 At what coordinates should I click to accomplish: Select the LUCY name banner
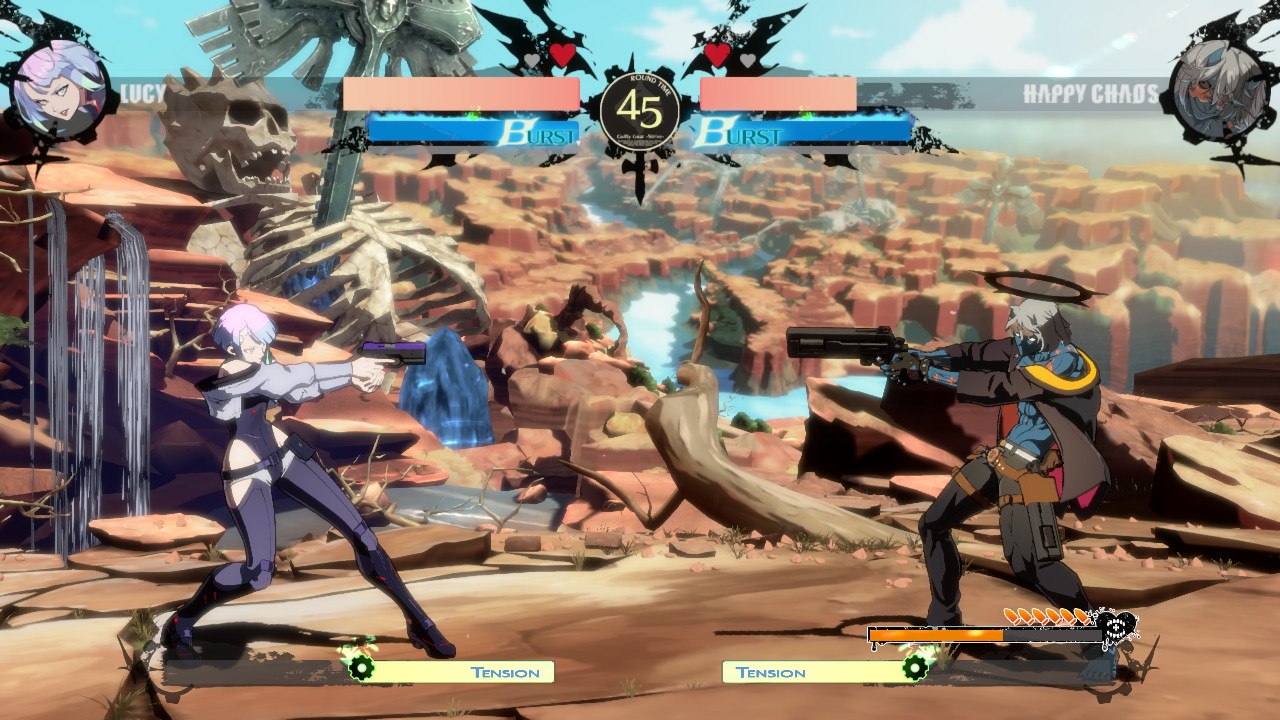click(140, 92)
